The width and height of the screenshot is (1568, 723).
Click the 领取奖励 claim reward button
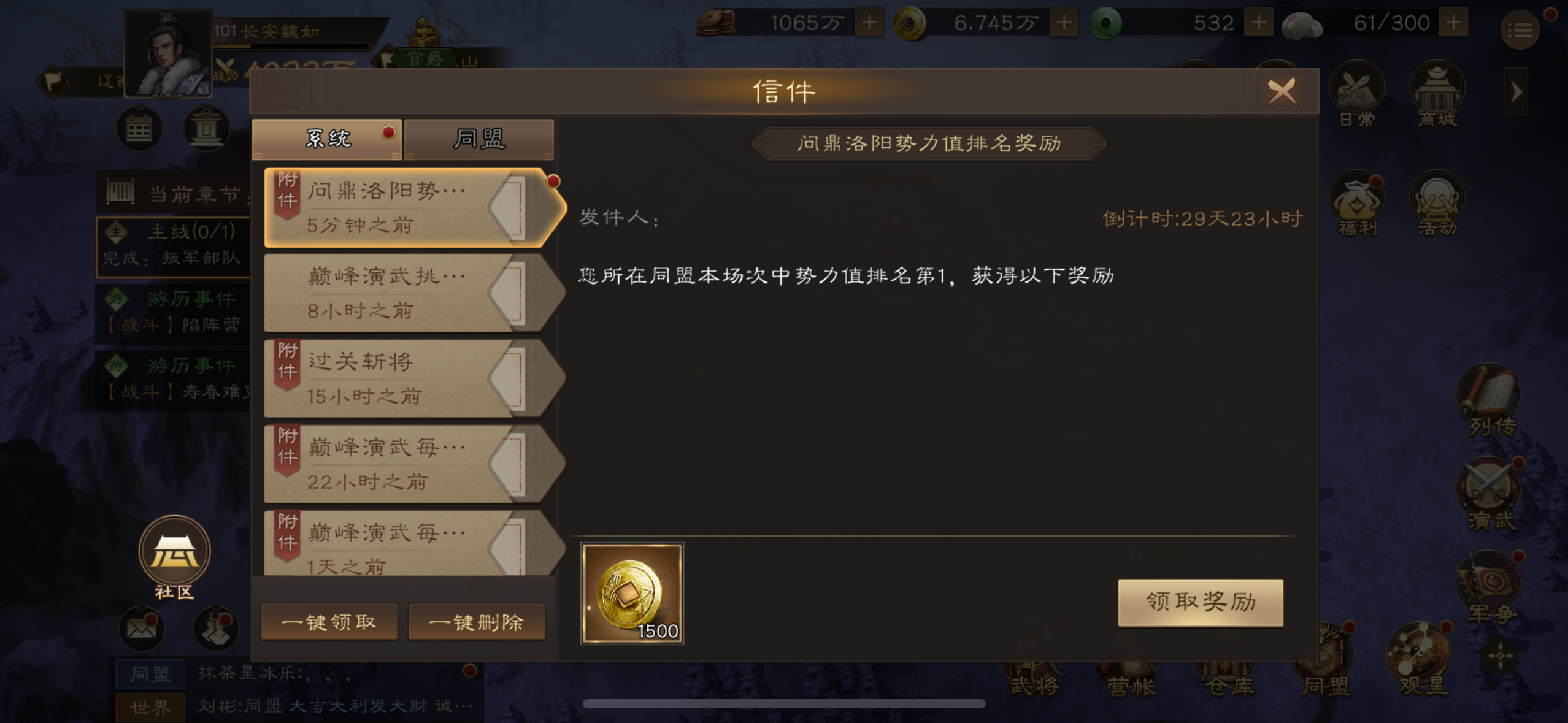(x=1201, y=602)
